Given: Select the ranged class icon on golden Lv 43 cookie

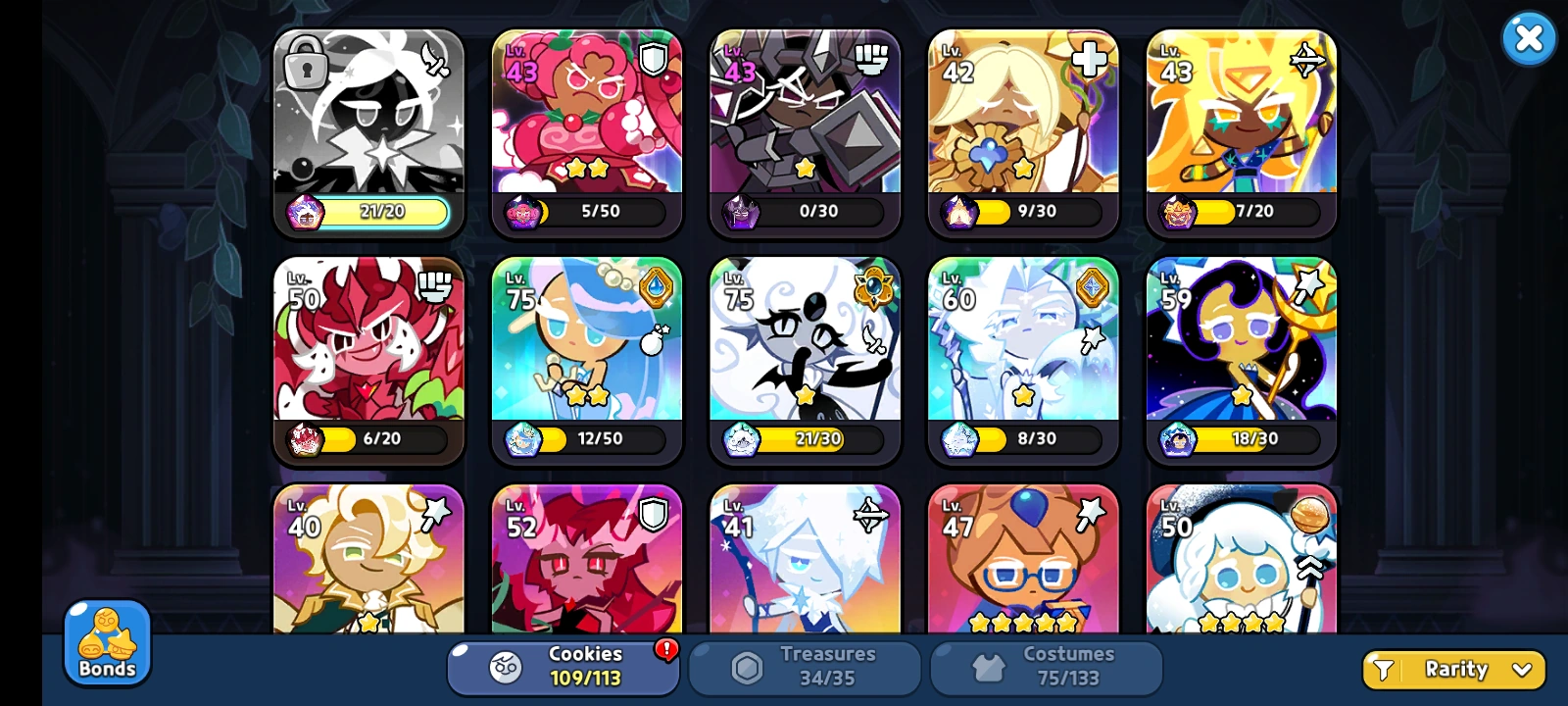Looking at the screenshot, I should click(1307, 59).
